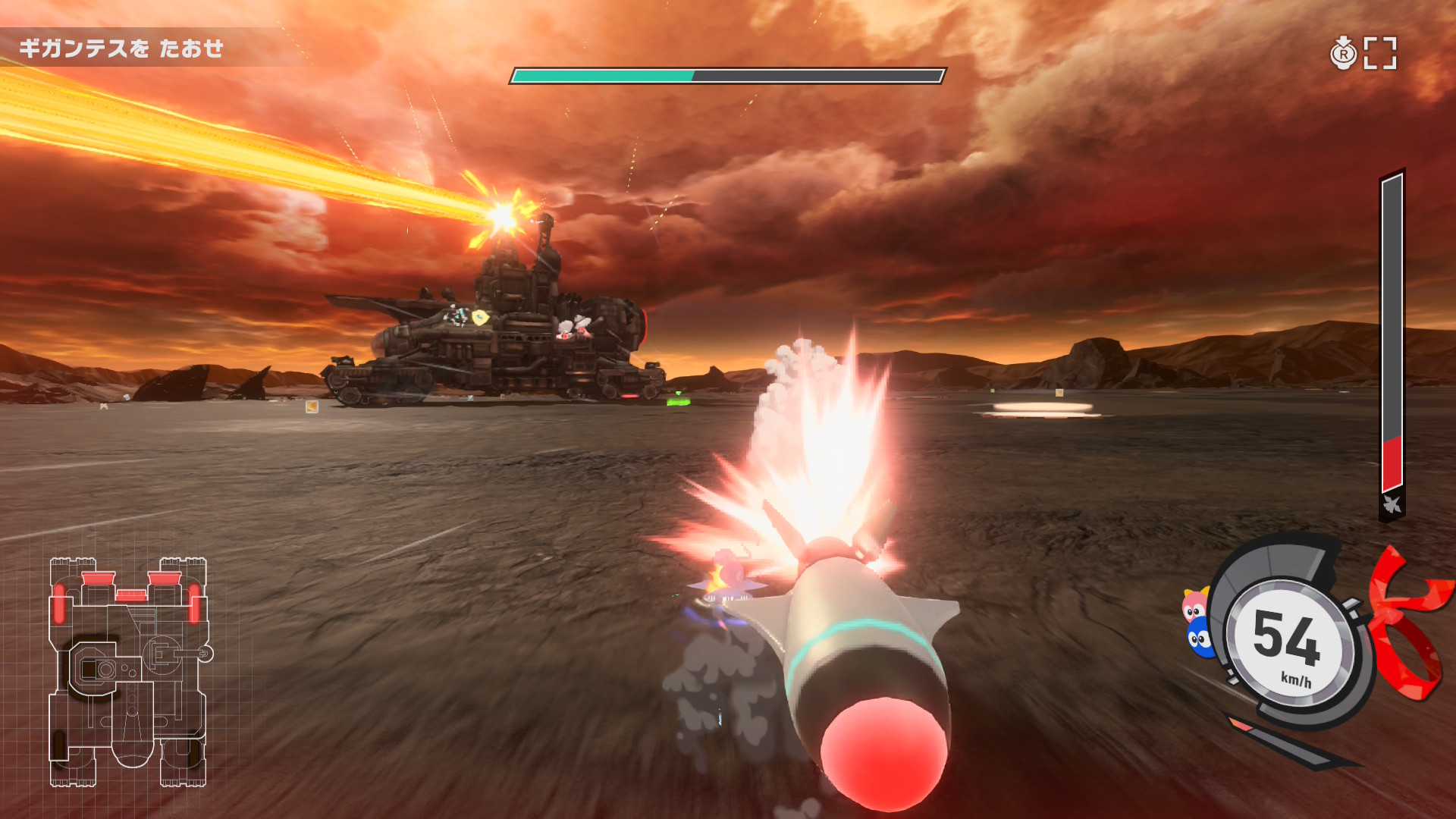Select the Gigantes machine schematic diagram
Viewport: 1456px width, 819px height.
[x=129, y=672]
